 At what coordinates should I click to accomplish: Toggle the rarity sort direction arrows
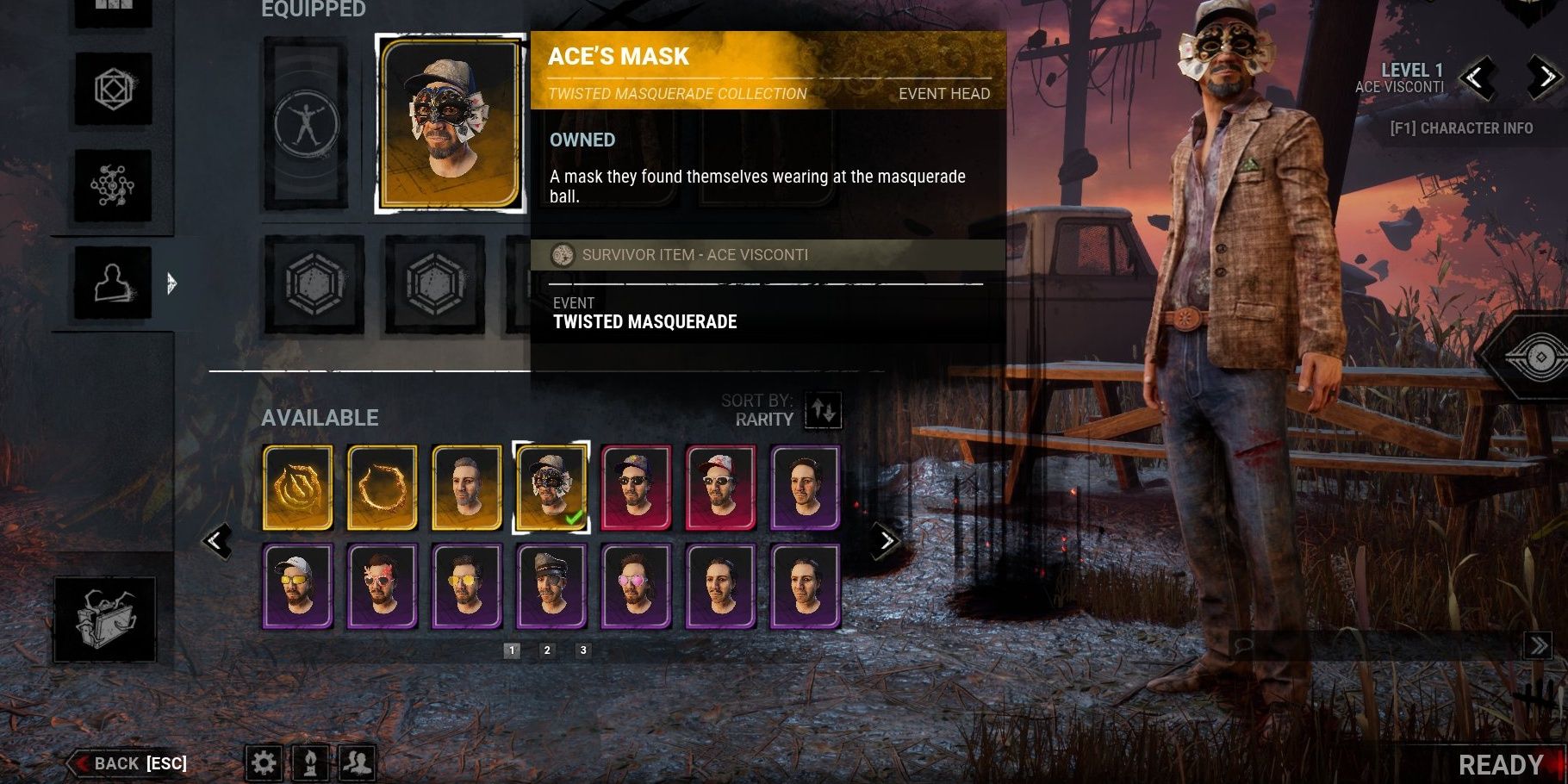pos(824,411)
